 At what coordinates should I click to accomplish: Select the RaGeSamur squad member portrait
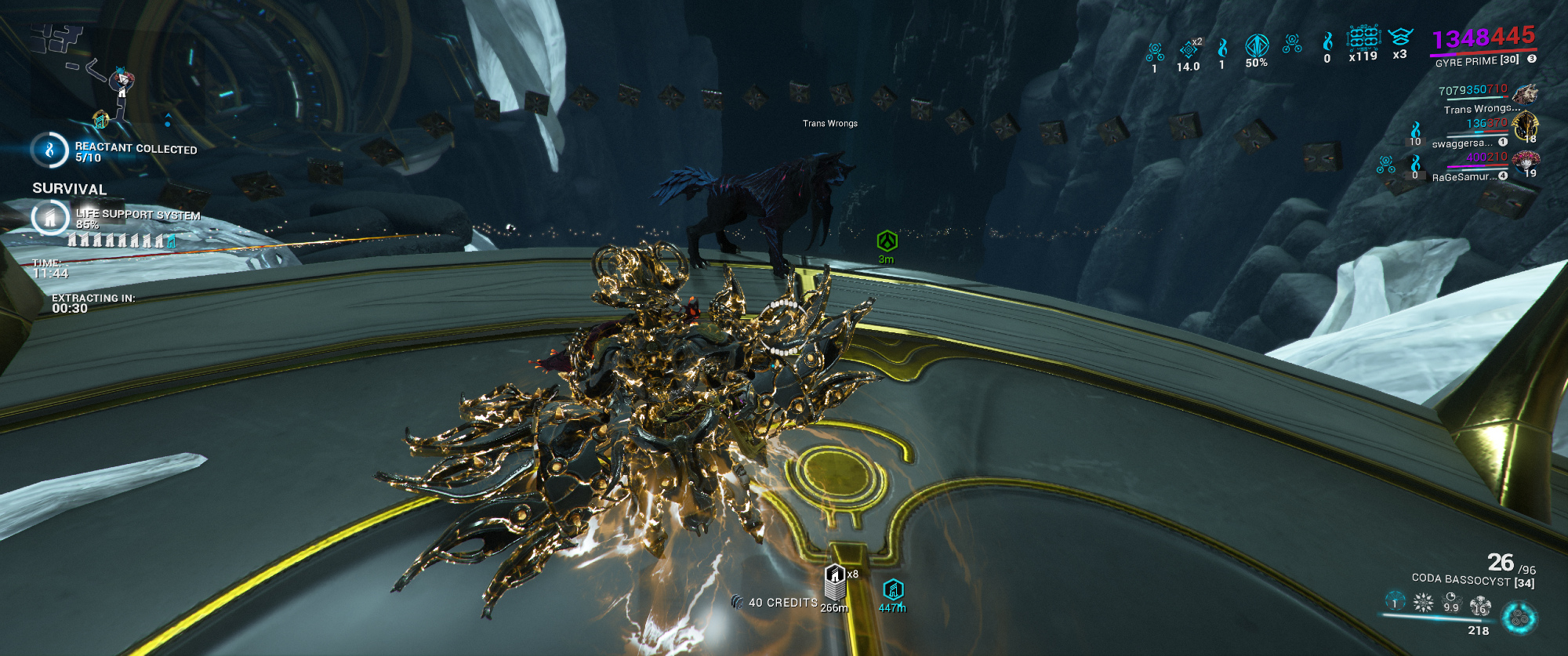pyautogui.click(x=1525, y=161)
